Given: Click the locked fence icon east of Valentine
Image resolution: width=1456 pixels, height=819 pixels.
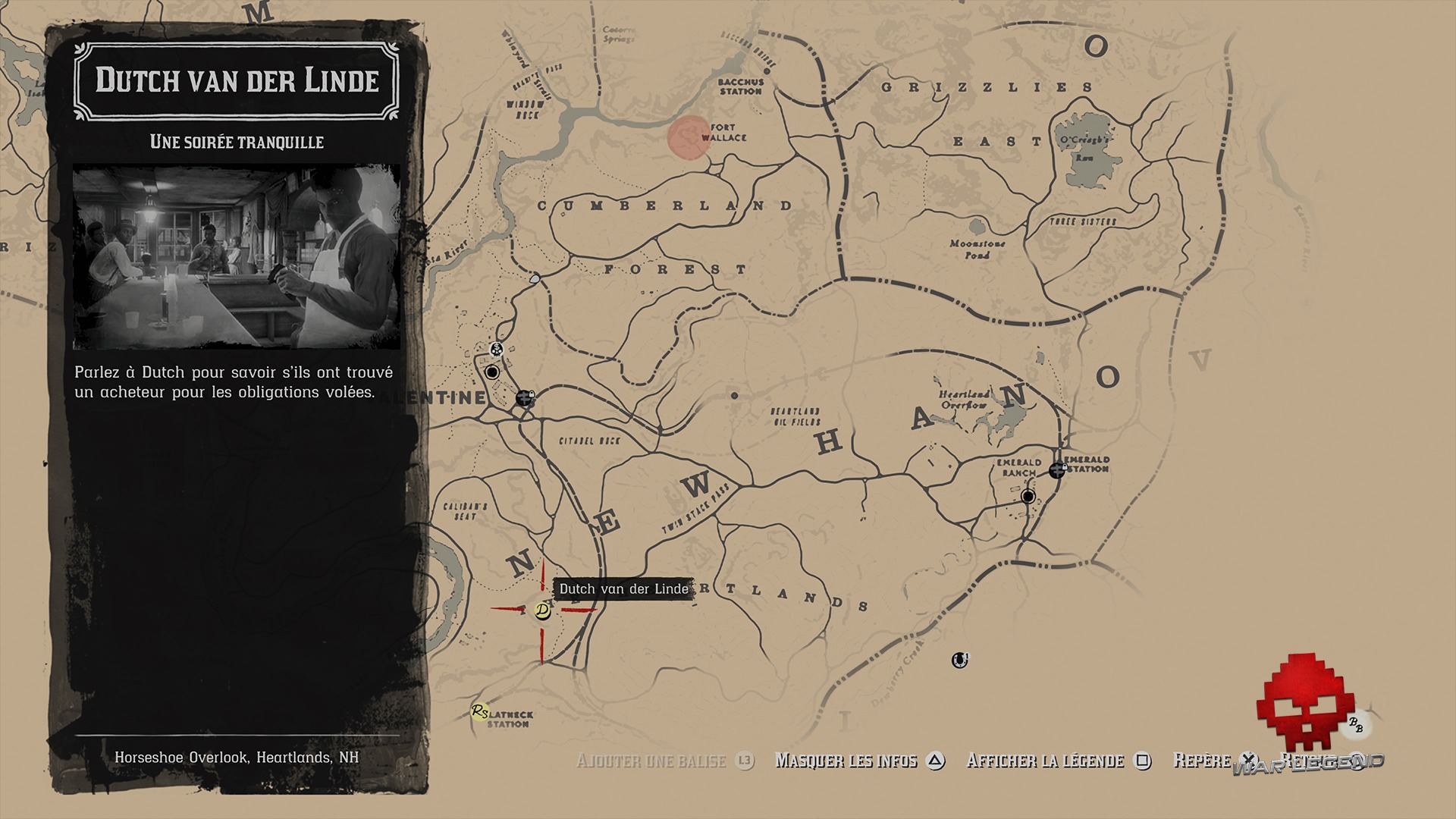Looking at the screenshot, I should 523,398.
